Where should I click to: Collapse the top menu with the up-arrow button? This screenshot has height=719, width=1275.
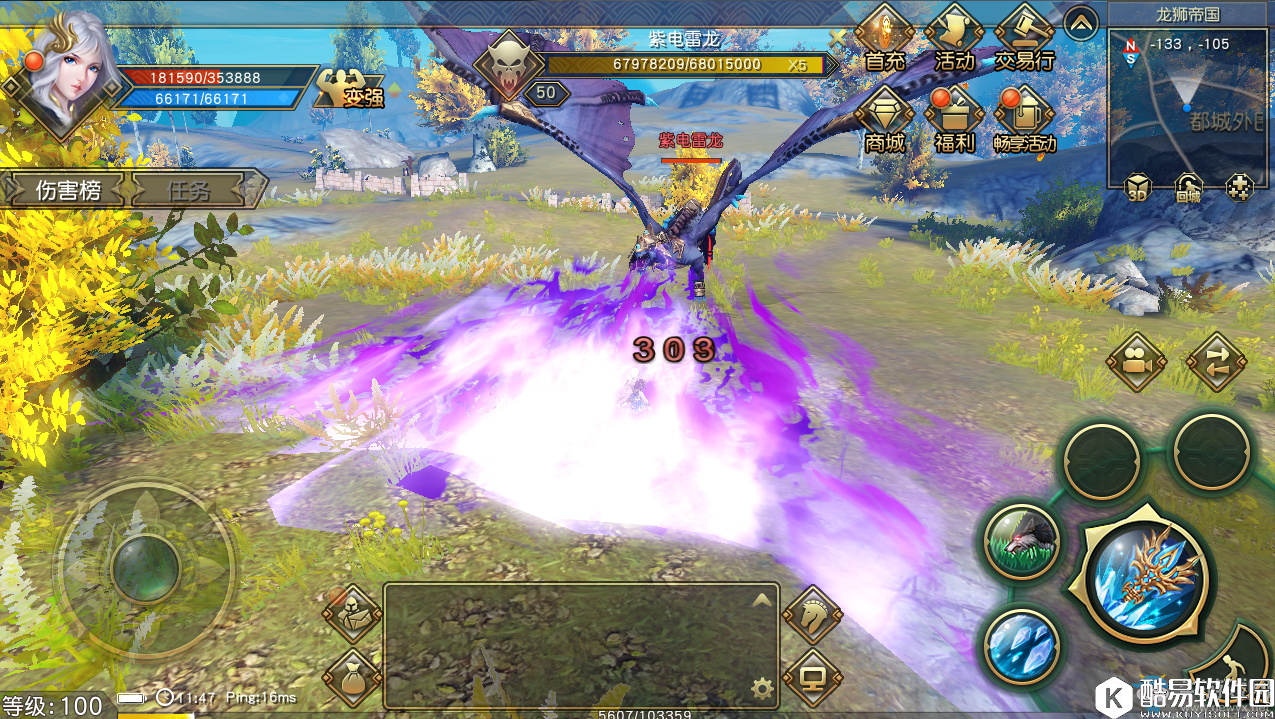tap(1081, 22)
